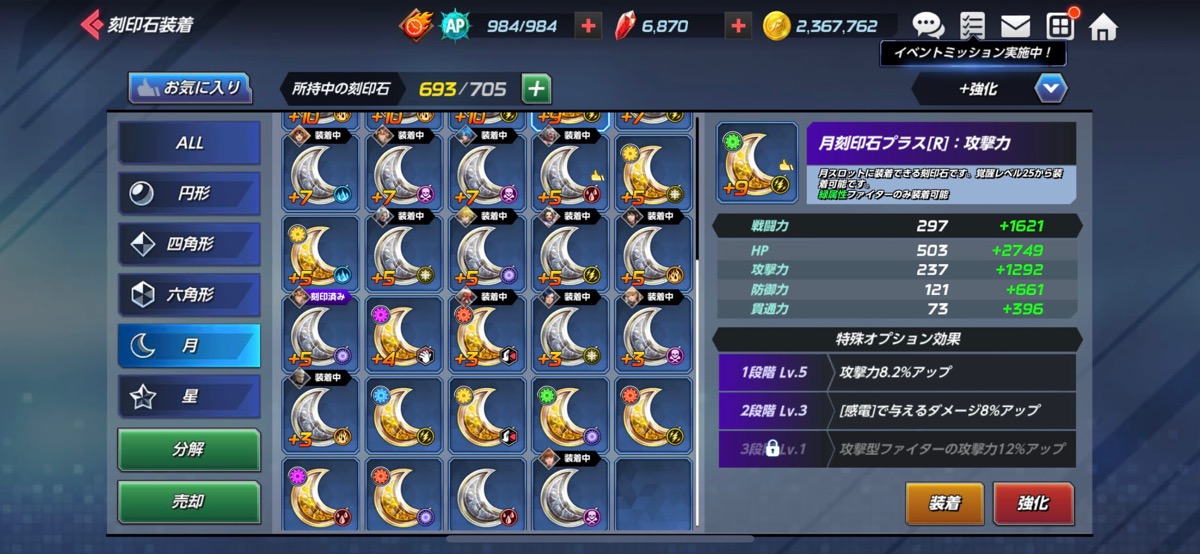Go back from the 刻印石装着 screen
1200x554 pixels.
point(92,25)
